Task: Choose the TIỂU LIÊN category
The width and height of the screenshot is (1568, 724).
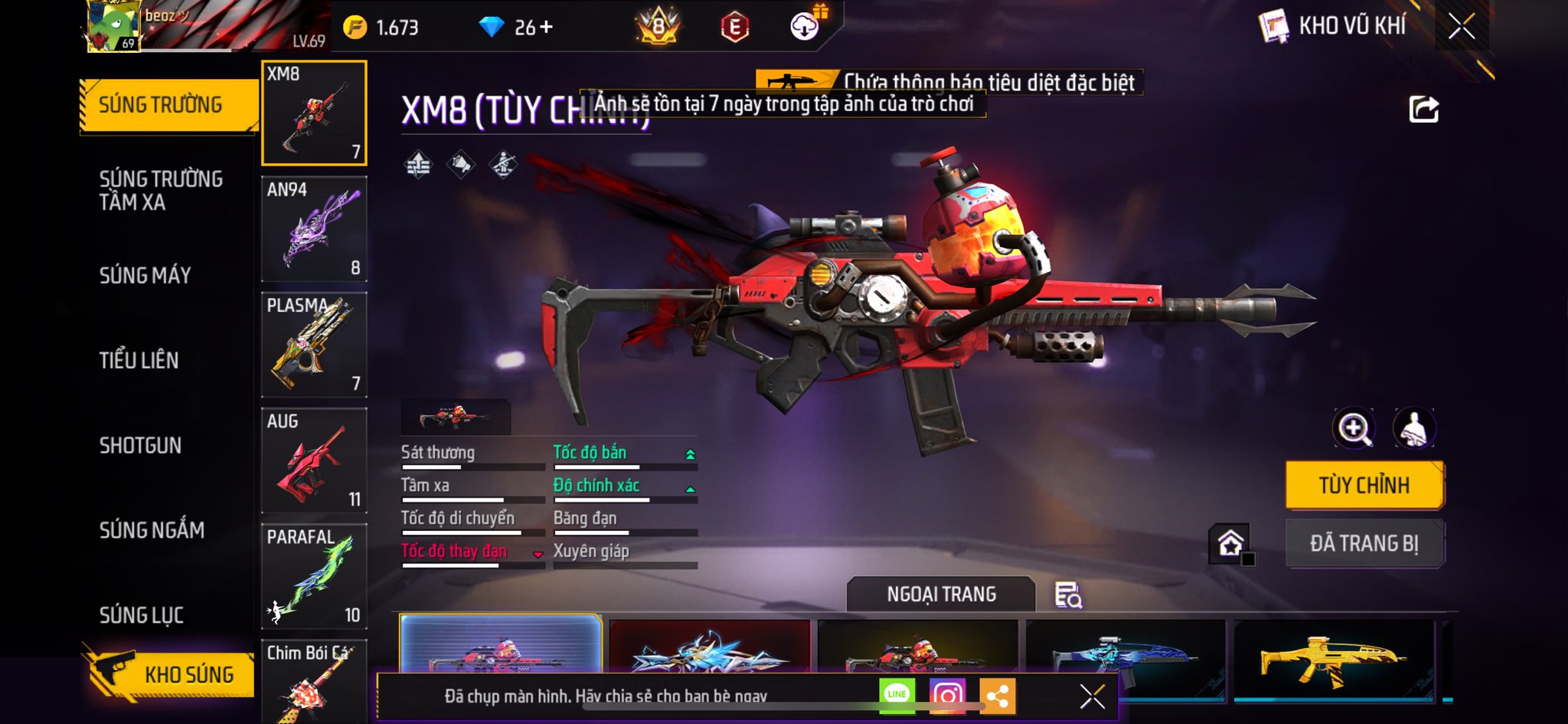Action: 139,360
